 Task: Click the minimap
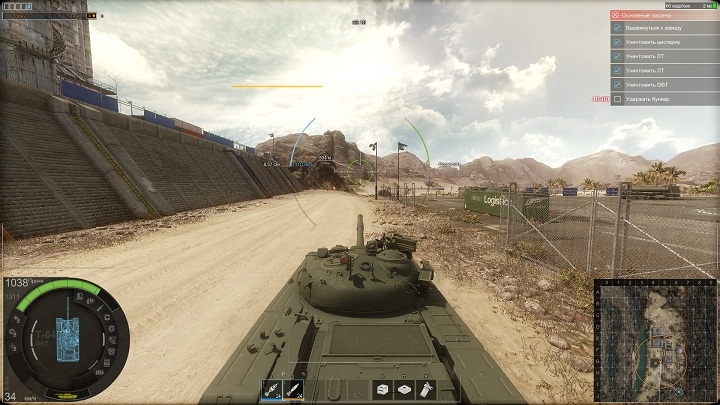(655, 340)
